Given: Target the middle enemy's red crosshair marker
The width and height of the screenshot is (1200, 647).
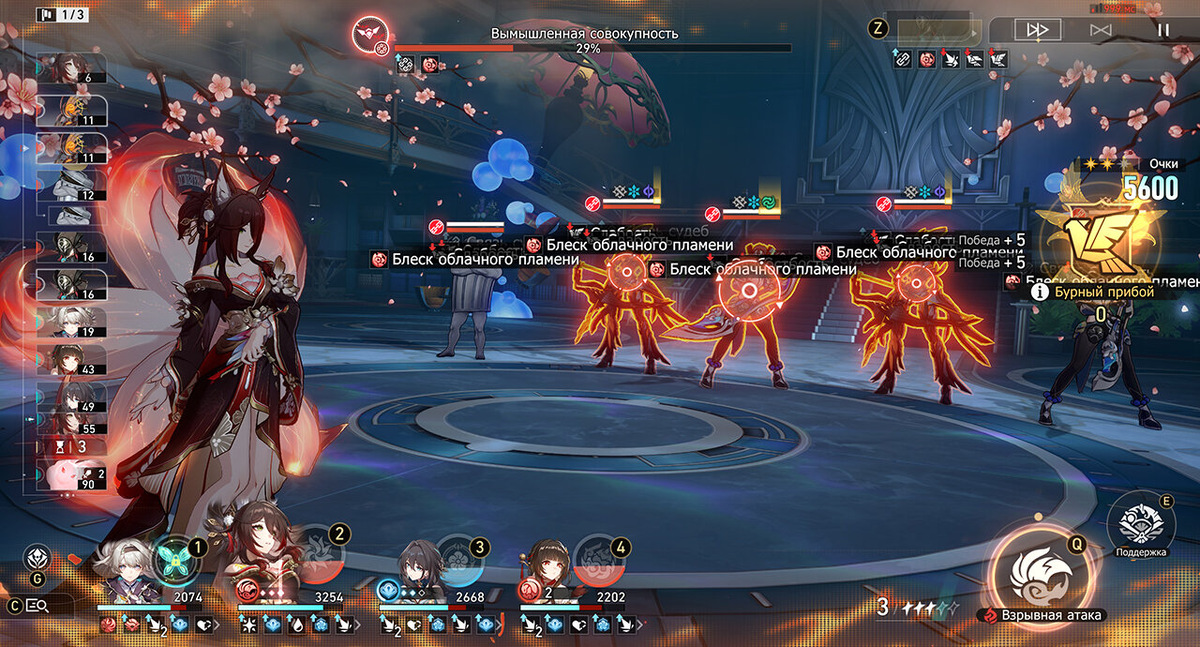Looking at the screenshot, I should pyautogui.click(x=748, y=290).
